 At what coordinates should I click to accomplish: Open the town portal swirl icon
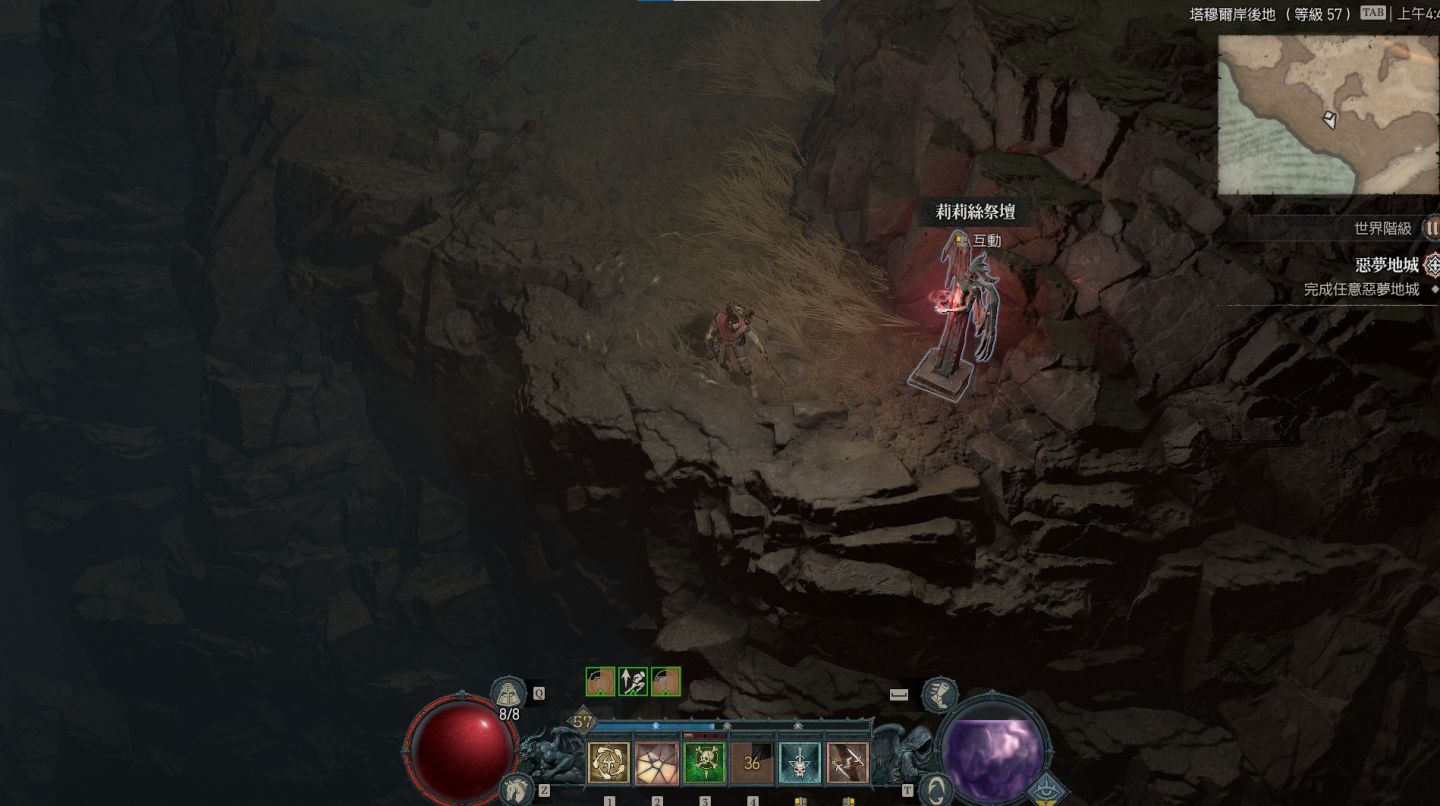tap(934, 789)
